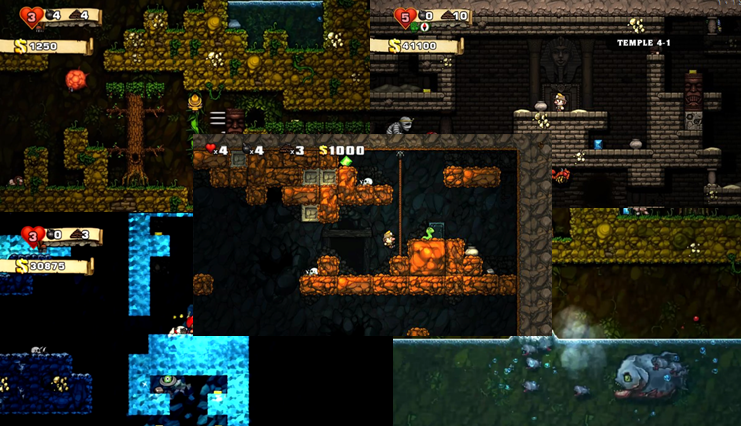Screen dimensions: 741x426
Task: Open the three-line hamburger menu
Action: [217, 118]
